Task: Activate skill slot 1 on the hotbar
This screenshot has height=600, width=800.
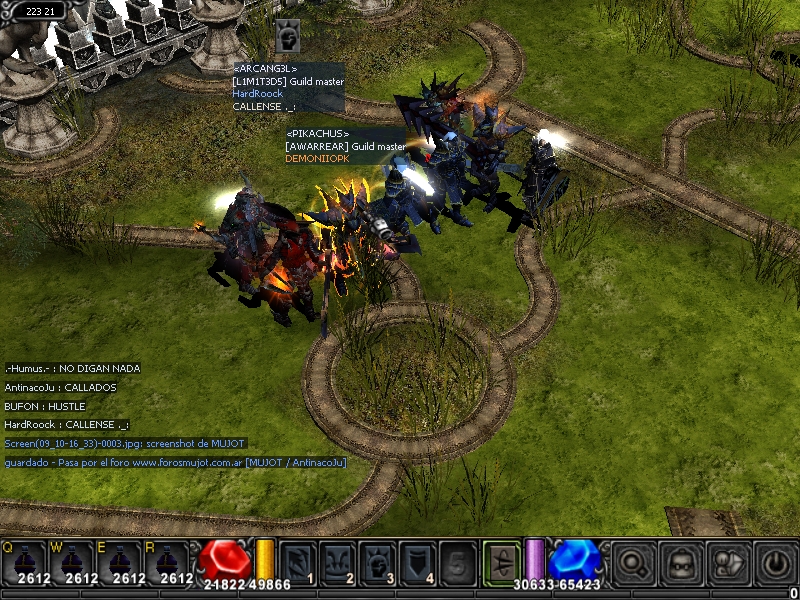Action: 297,561
